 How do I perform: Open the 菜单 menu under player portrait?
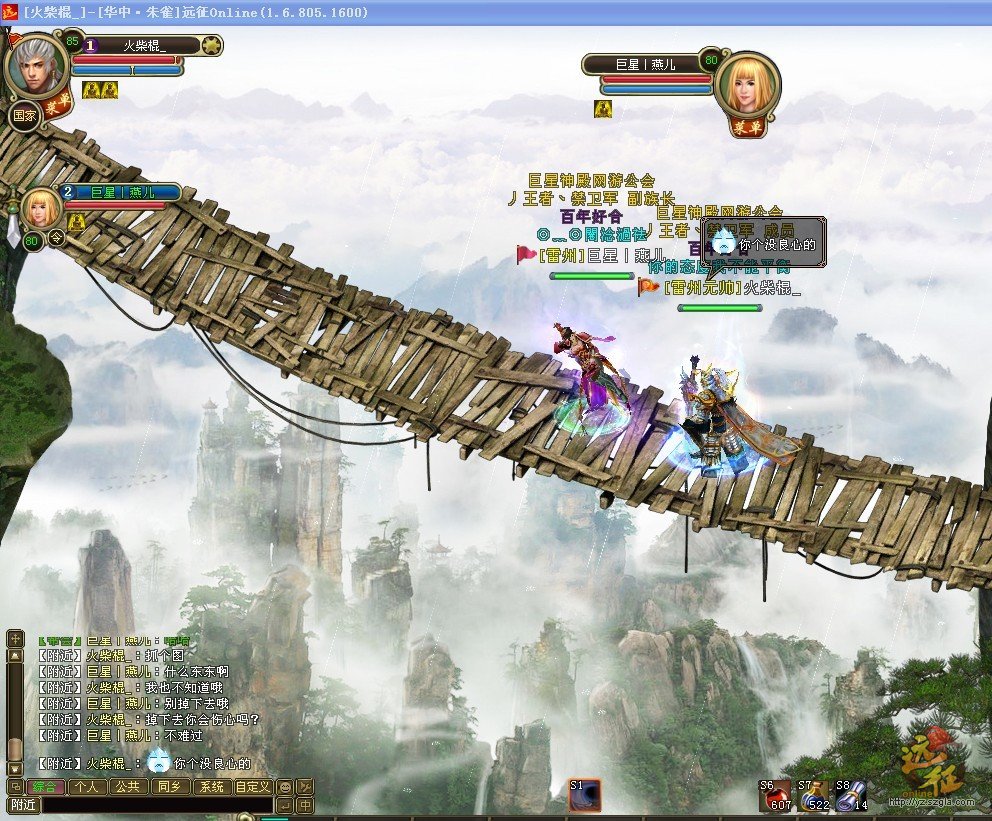click(x=56, y=108)
